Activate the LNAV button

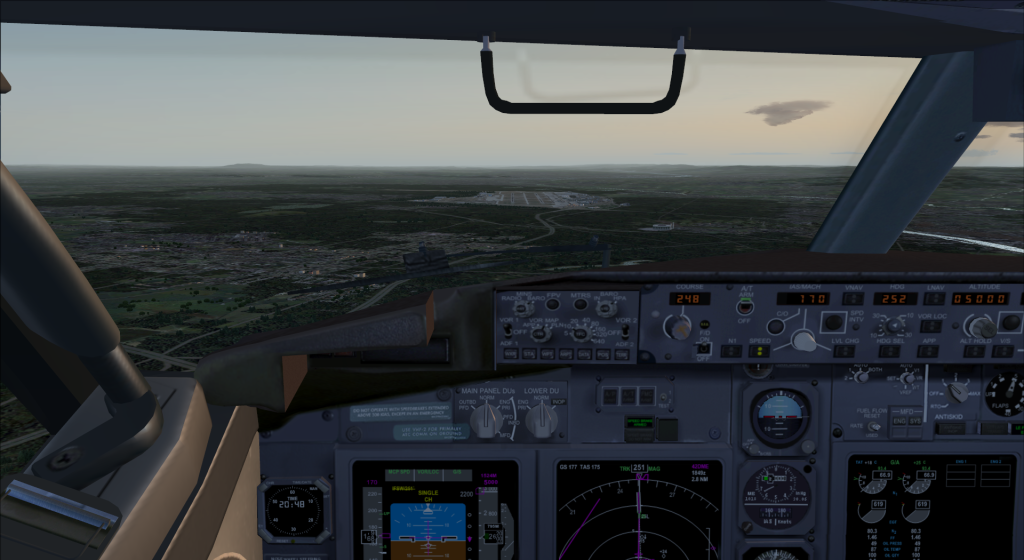[x=935, y=299]
